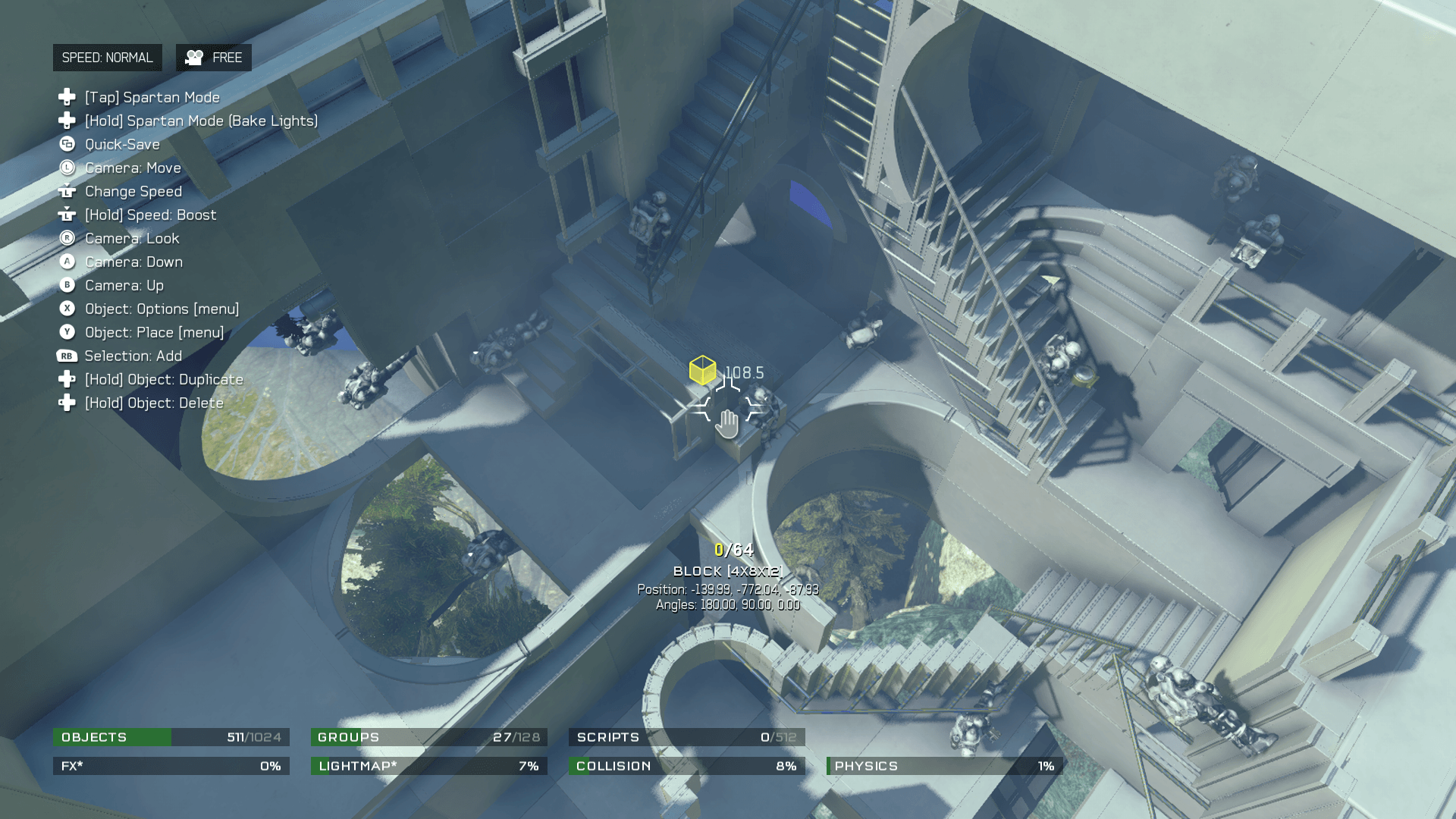Click the SPEED: NORMAL indicator
1456x819 pixels.
[107, 58]
